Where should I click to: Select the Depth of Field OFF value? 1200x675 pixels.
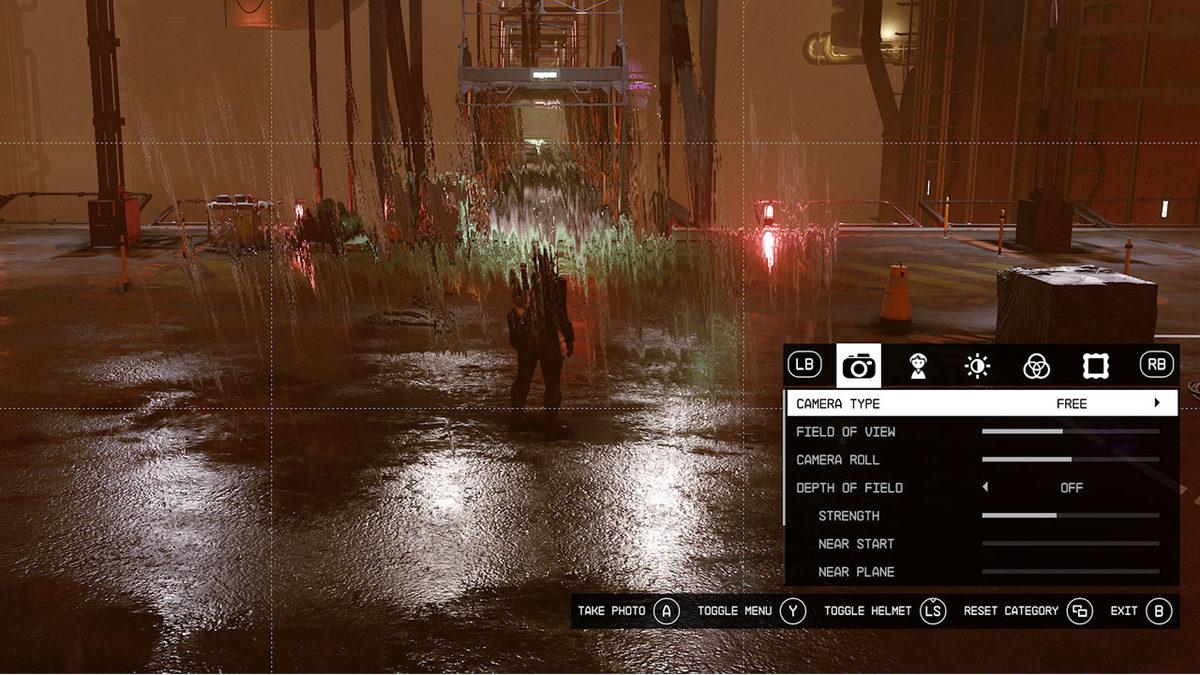(x=1071, y=487)
